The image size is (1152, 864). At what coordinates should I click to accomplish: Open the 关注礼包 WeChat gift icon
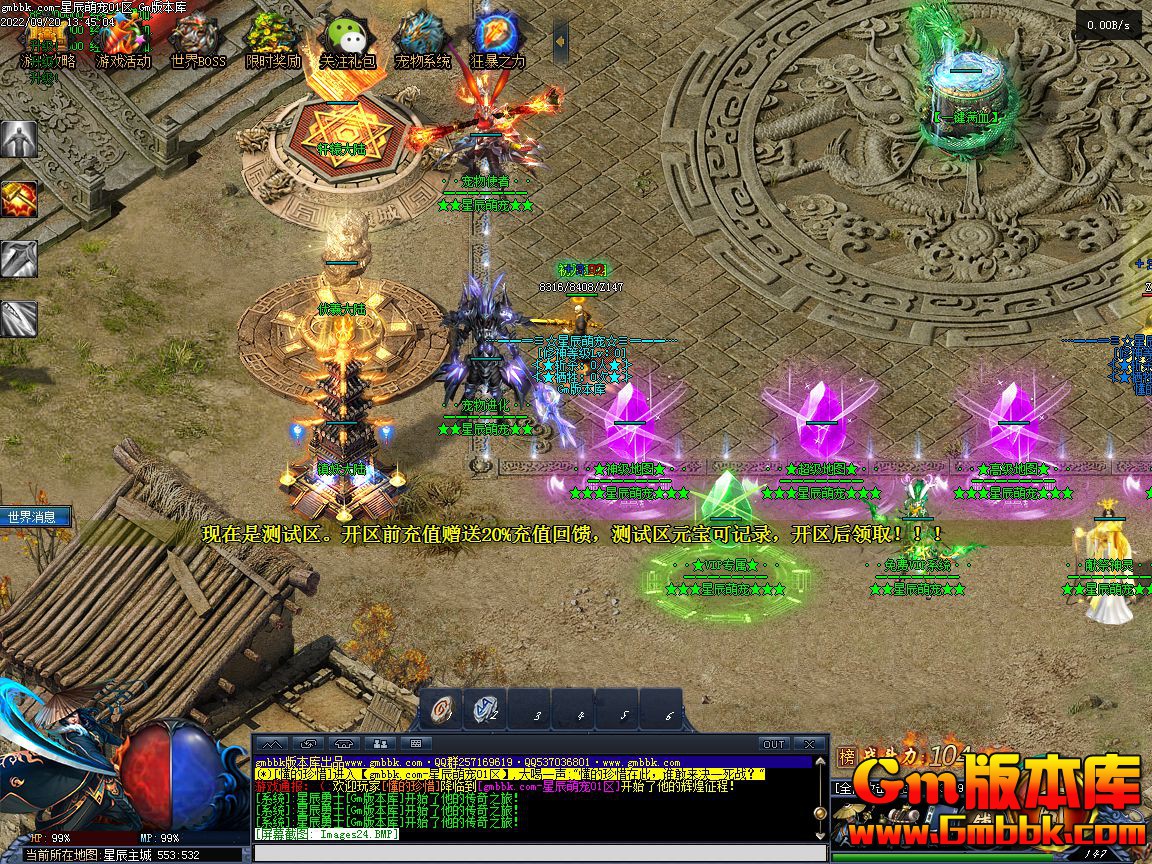point(347,38)
